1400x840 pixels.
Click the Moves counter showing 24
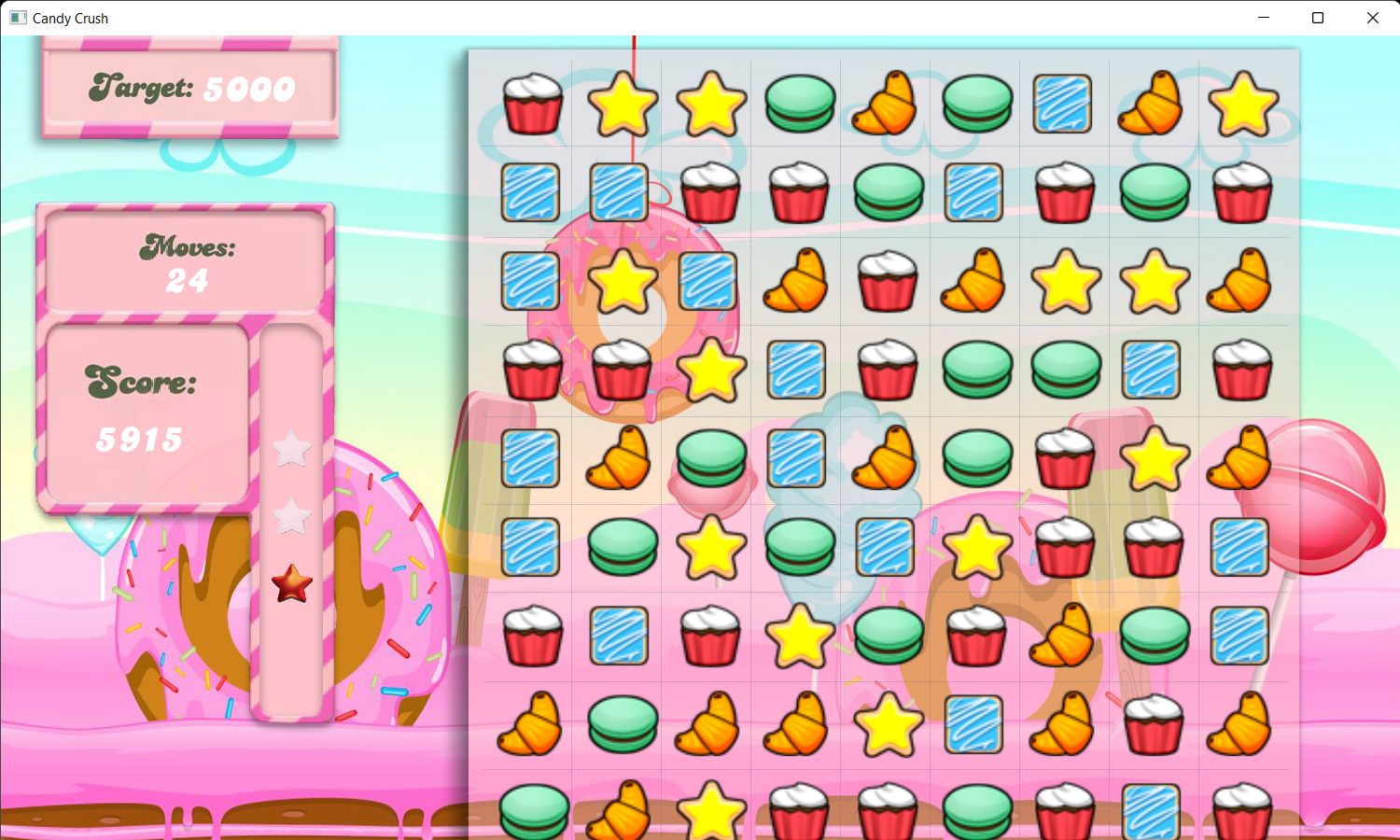[x=185, y=261]
